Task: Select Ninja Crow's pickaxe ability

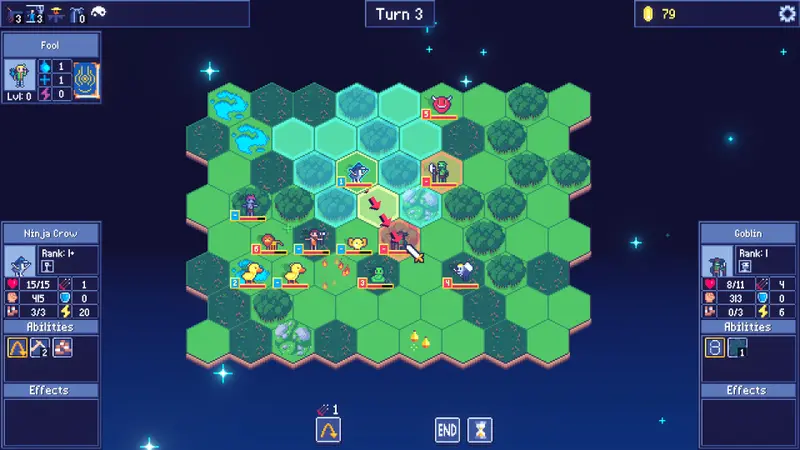Action: point(42,347)
